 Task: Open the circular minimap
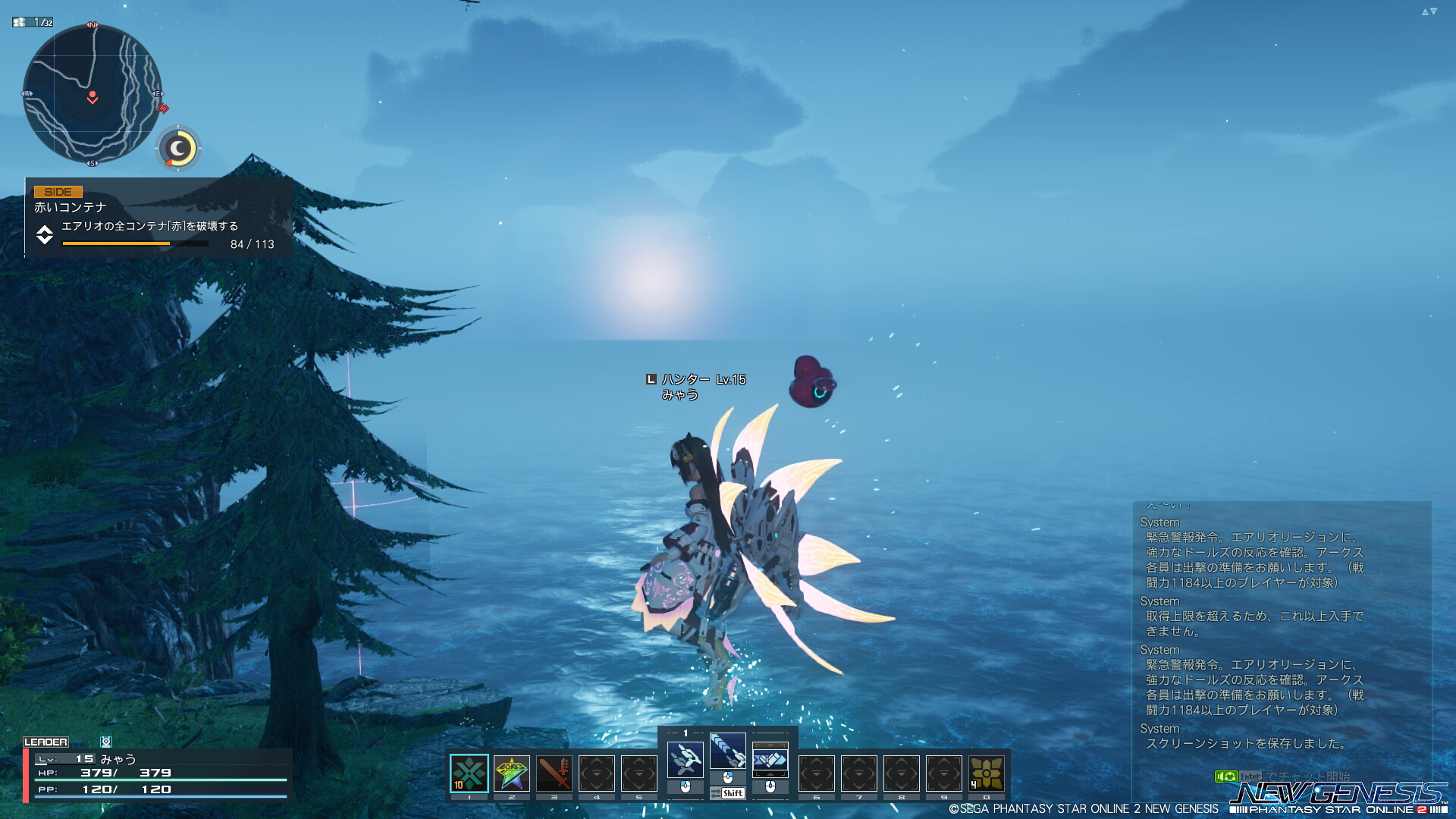click(x=92, y=94)
